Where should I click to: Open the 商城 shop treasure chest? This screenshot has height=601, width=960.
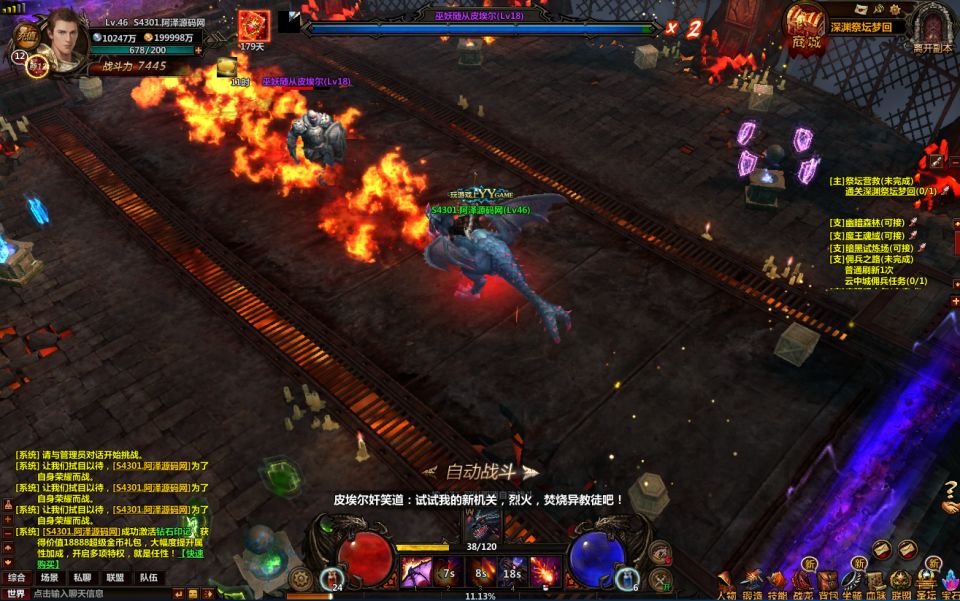[805, 27]
